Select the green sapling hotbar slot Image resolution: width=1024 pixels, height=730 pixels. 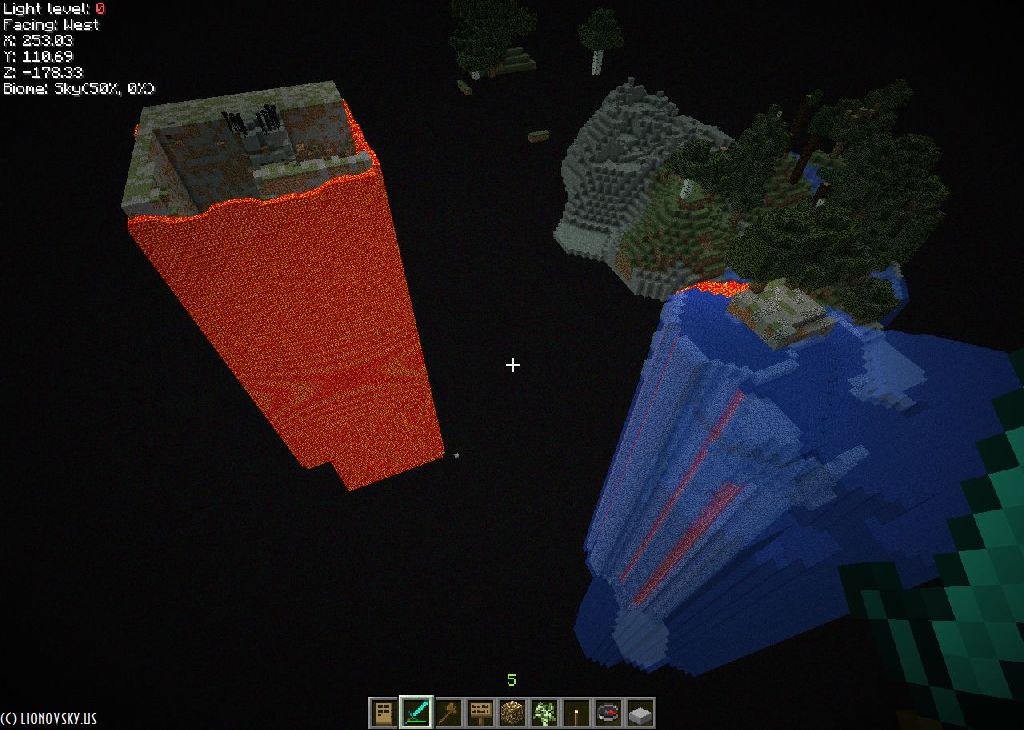click(x=544, y=713)
